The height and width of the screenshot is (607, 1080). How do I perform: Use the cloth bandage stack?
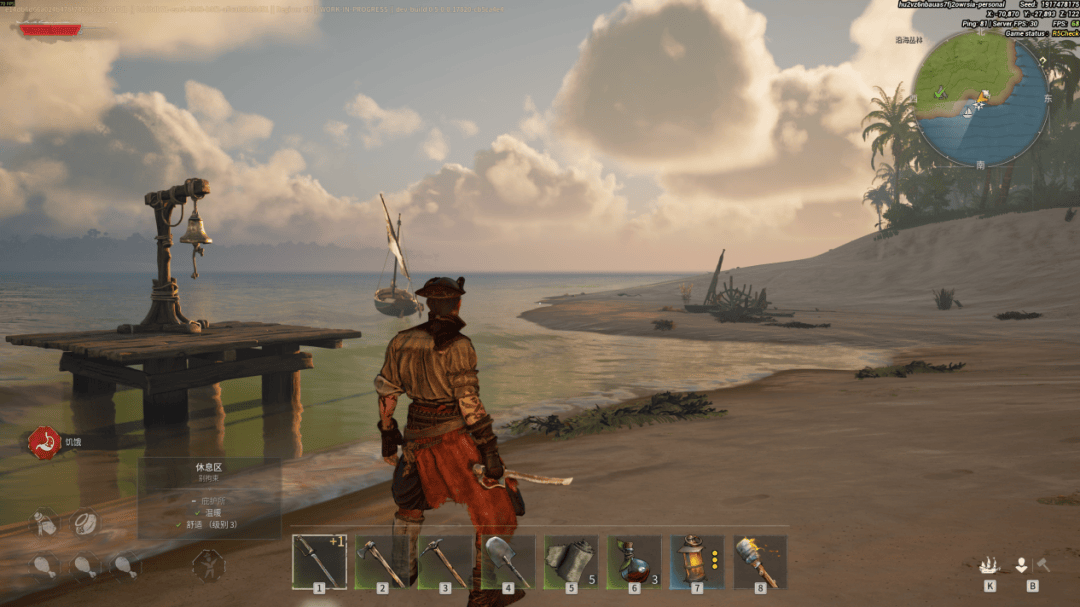click(571, 561)
